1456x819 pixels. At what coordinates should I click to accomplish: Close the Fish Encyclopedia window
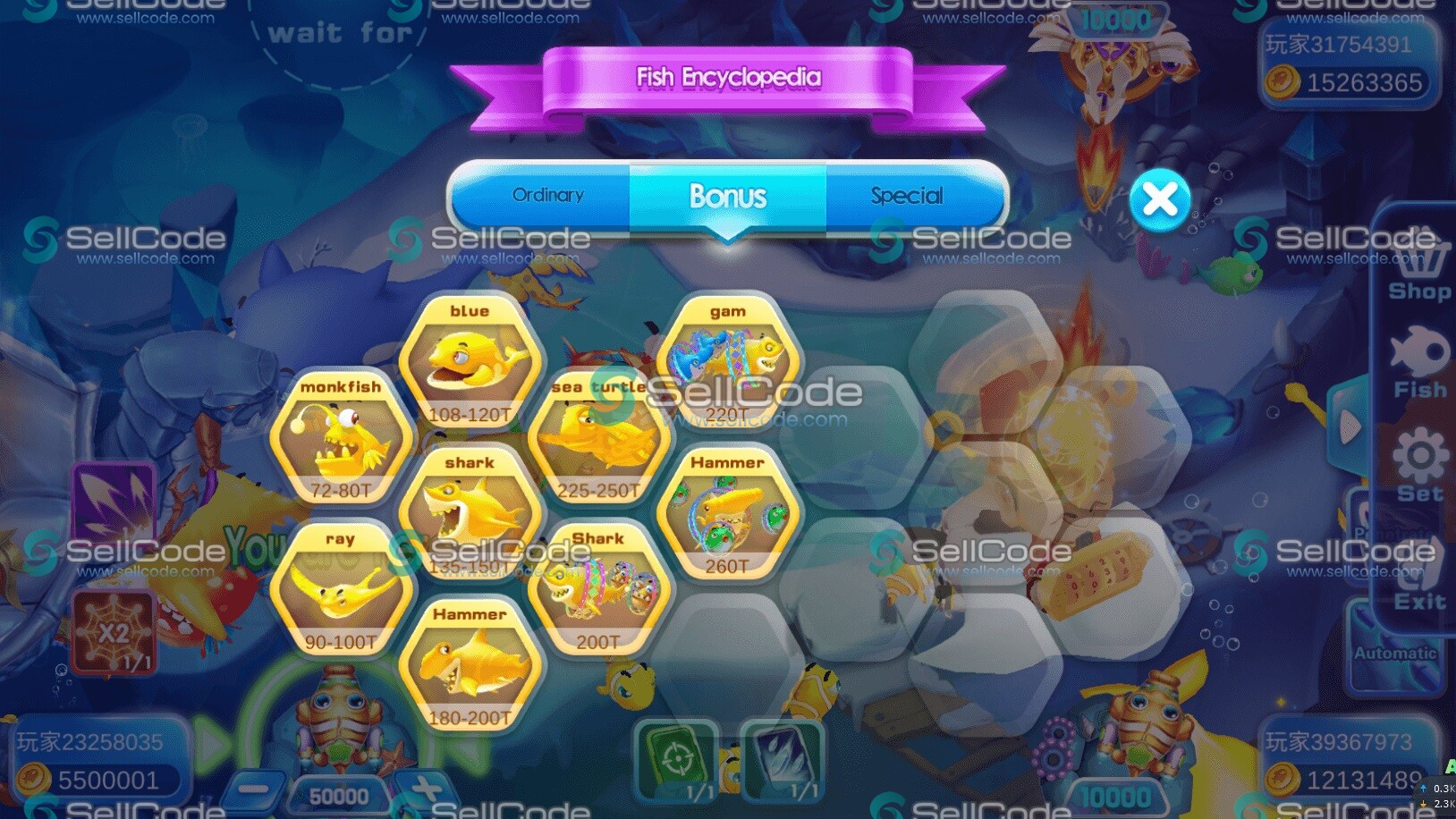coord(1159,200)
